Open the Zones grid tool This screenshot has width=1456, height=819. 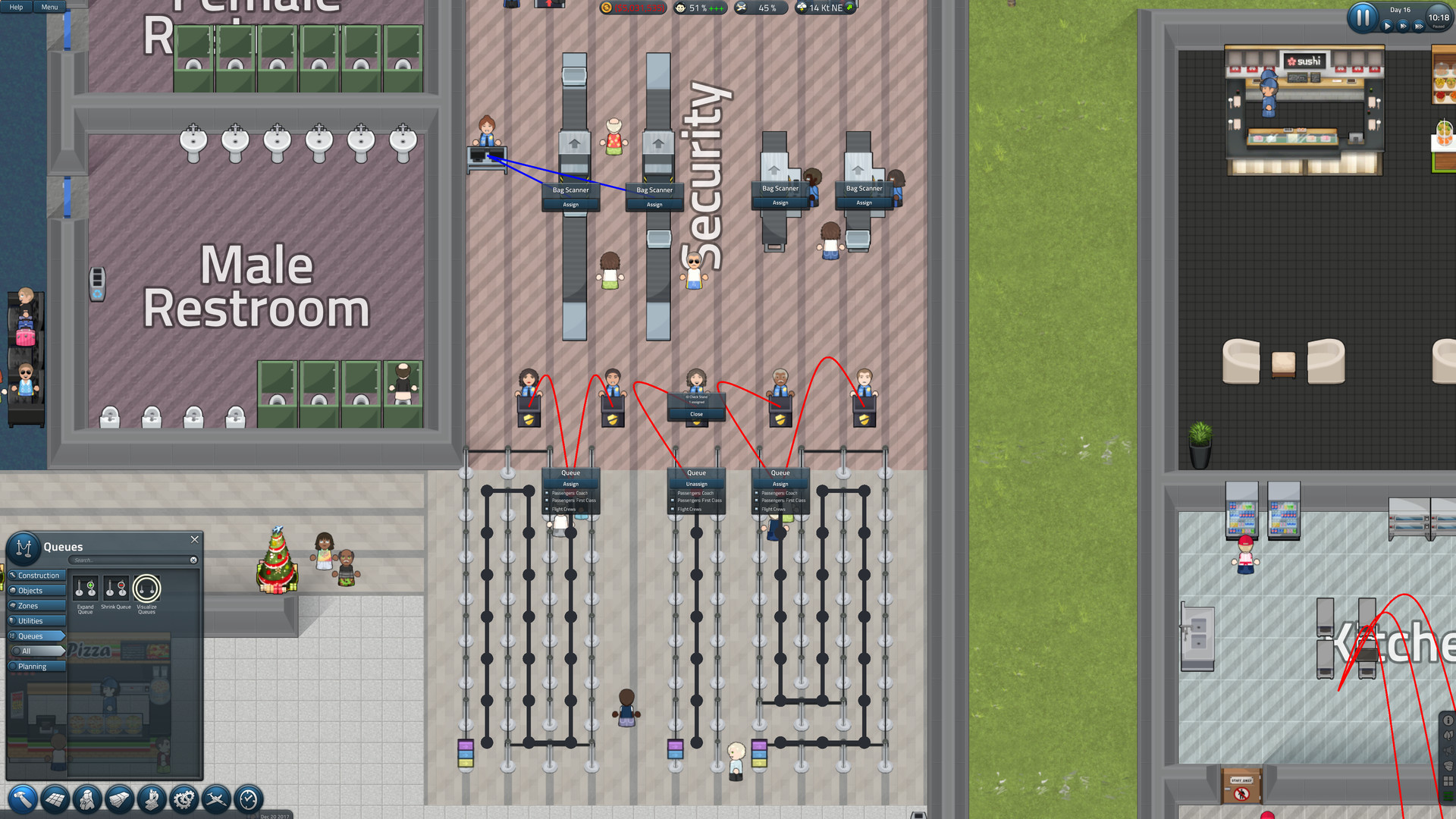(55, 800)
